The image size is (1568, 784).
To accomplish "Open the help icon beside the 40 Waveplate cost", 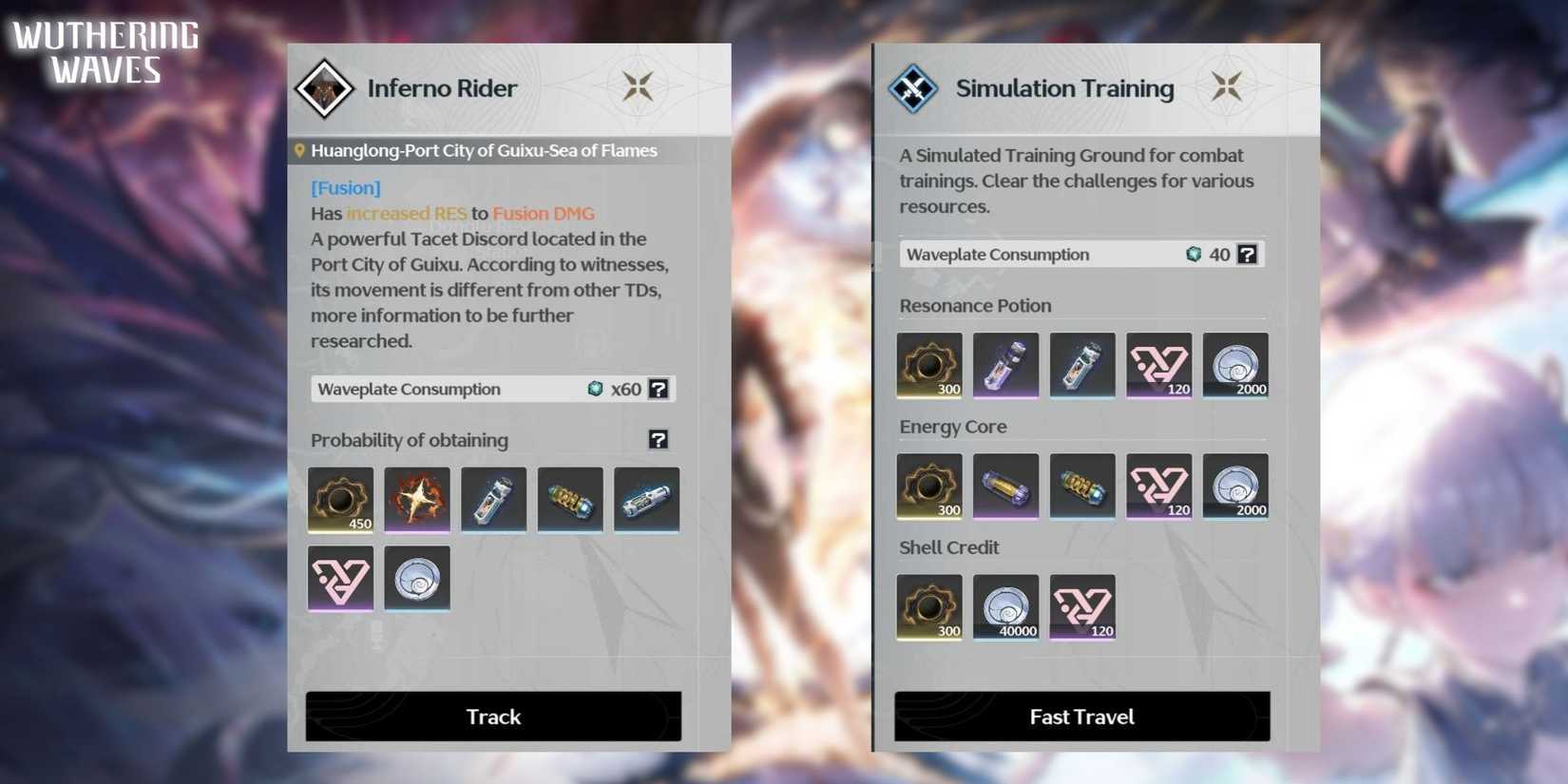I will 1248,254.
